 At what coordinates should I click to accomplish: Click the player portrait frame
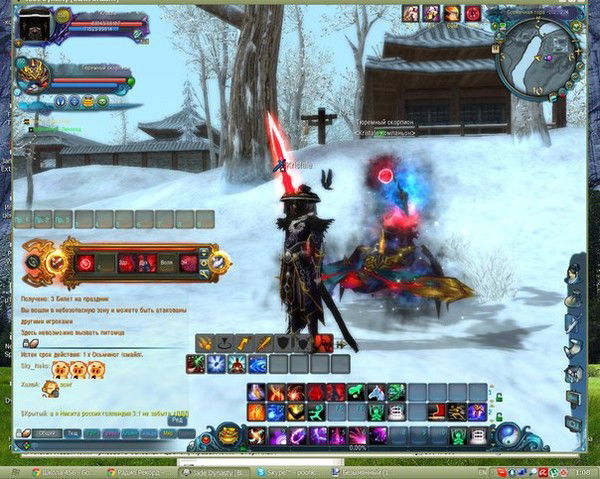36,24
